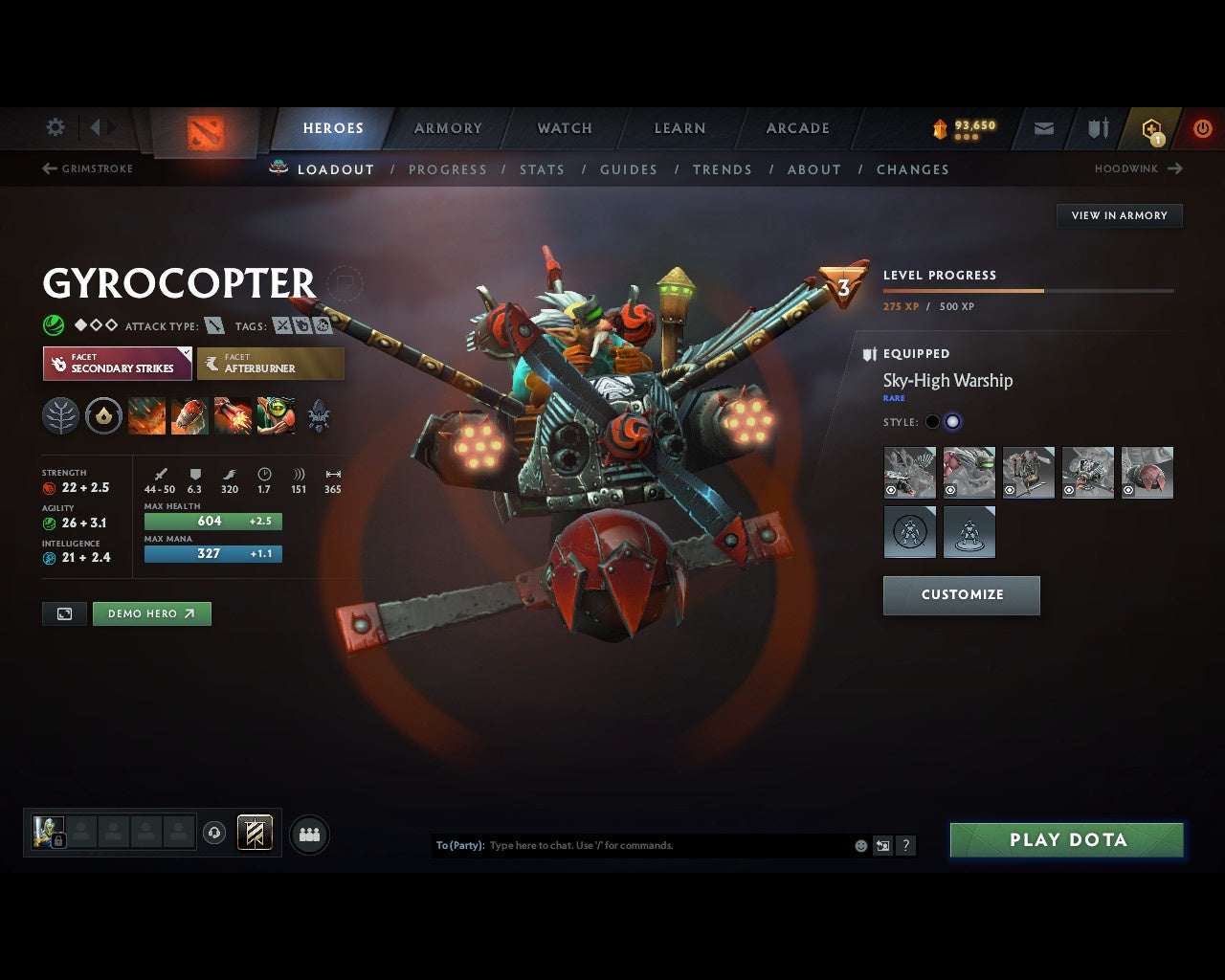Open Gyrocopter's talent tree icon
Viewport: 1225px width, 980px height.
[60, 415]
